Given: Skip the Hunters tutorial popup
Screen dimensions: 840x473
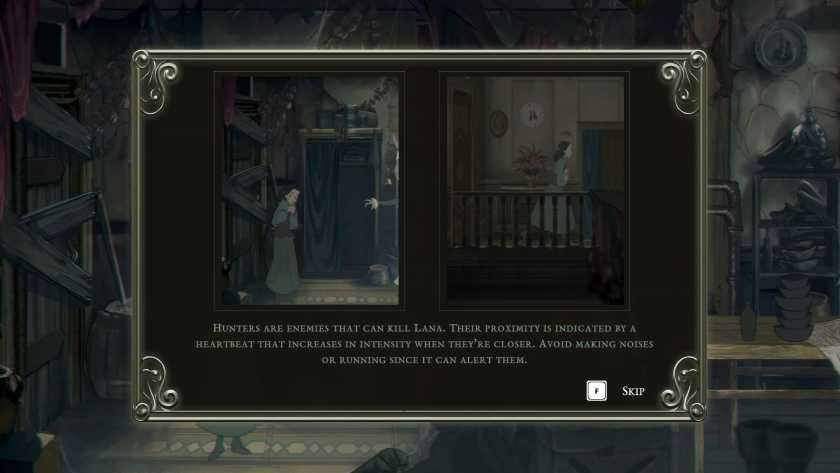Looking at the screenshot, I should click(631, 391).
